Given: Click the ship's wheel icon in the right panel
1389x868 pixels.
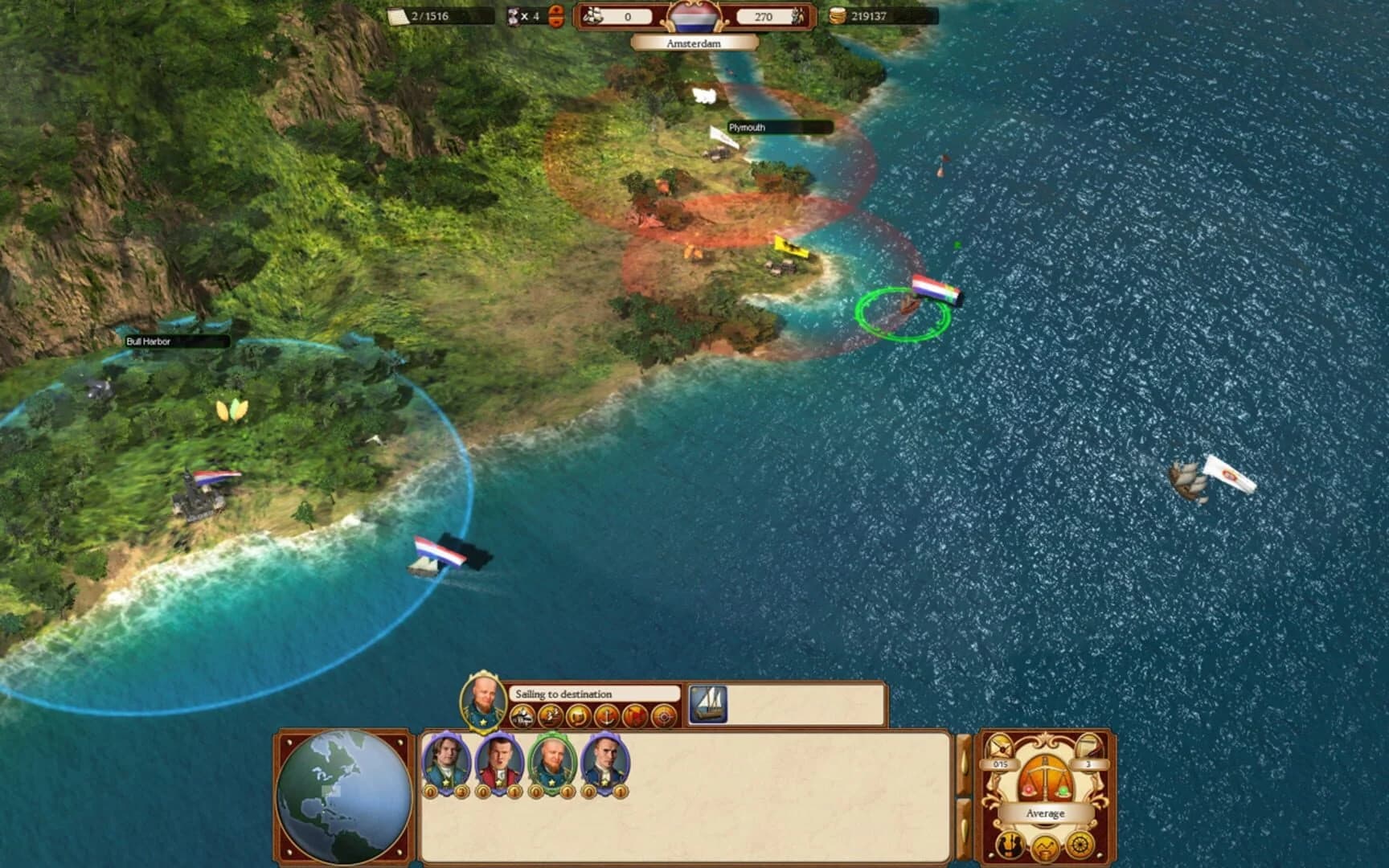Looking at the screenshot, I should (1079, 844).
